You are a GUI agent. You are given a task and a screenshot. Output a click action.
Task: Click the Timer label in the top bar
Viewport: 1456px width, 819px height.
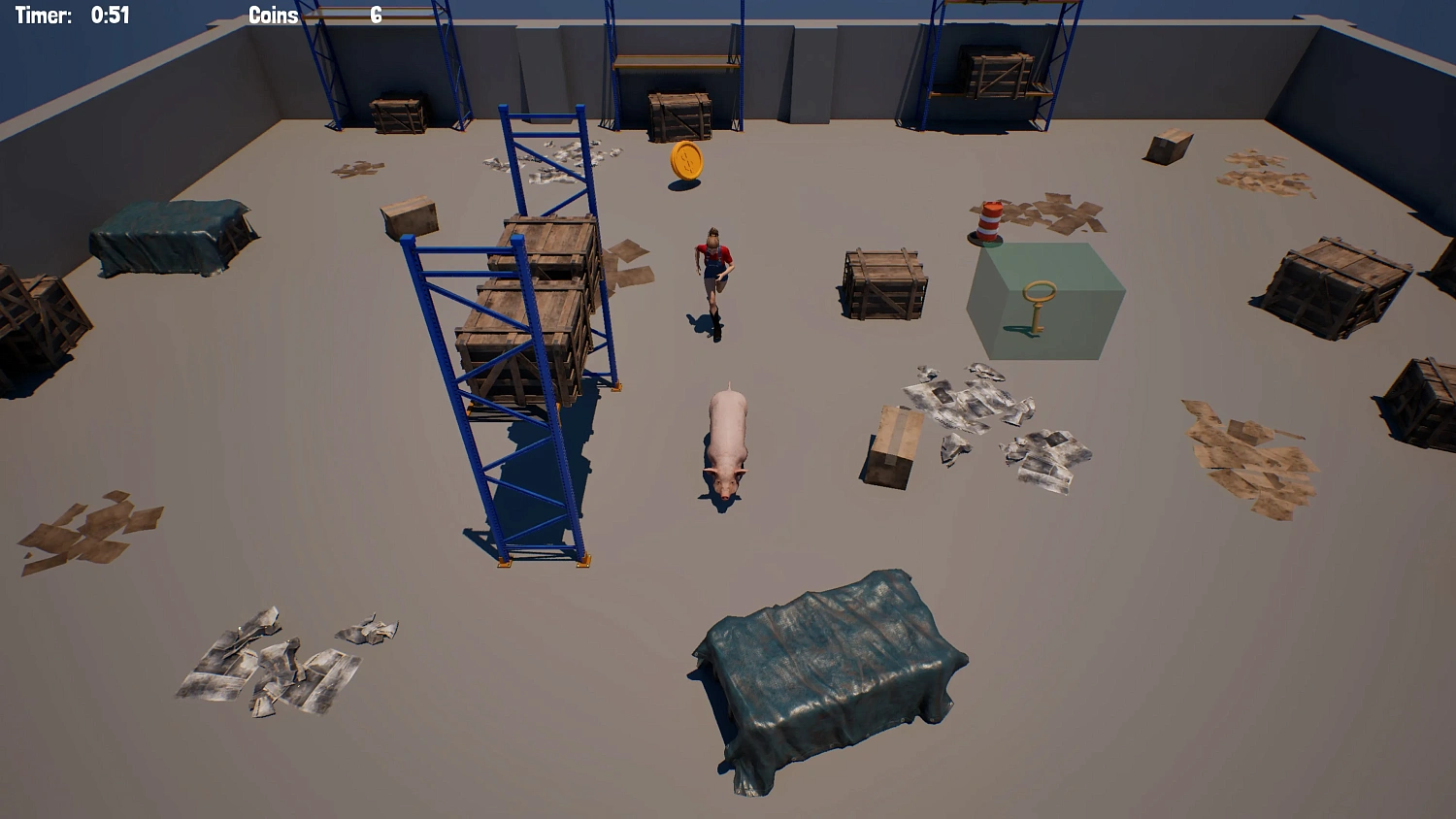[45, 15]
